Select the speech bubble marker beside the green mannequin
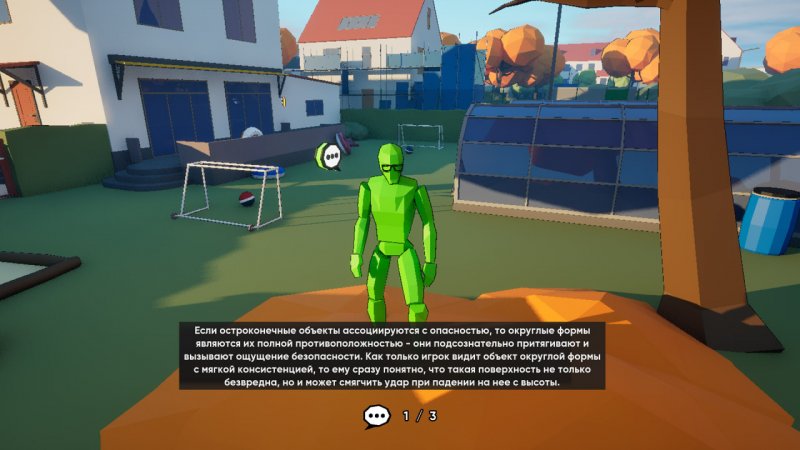800x450 pixels. [329, 157]
